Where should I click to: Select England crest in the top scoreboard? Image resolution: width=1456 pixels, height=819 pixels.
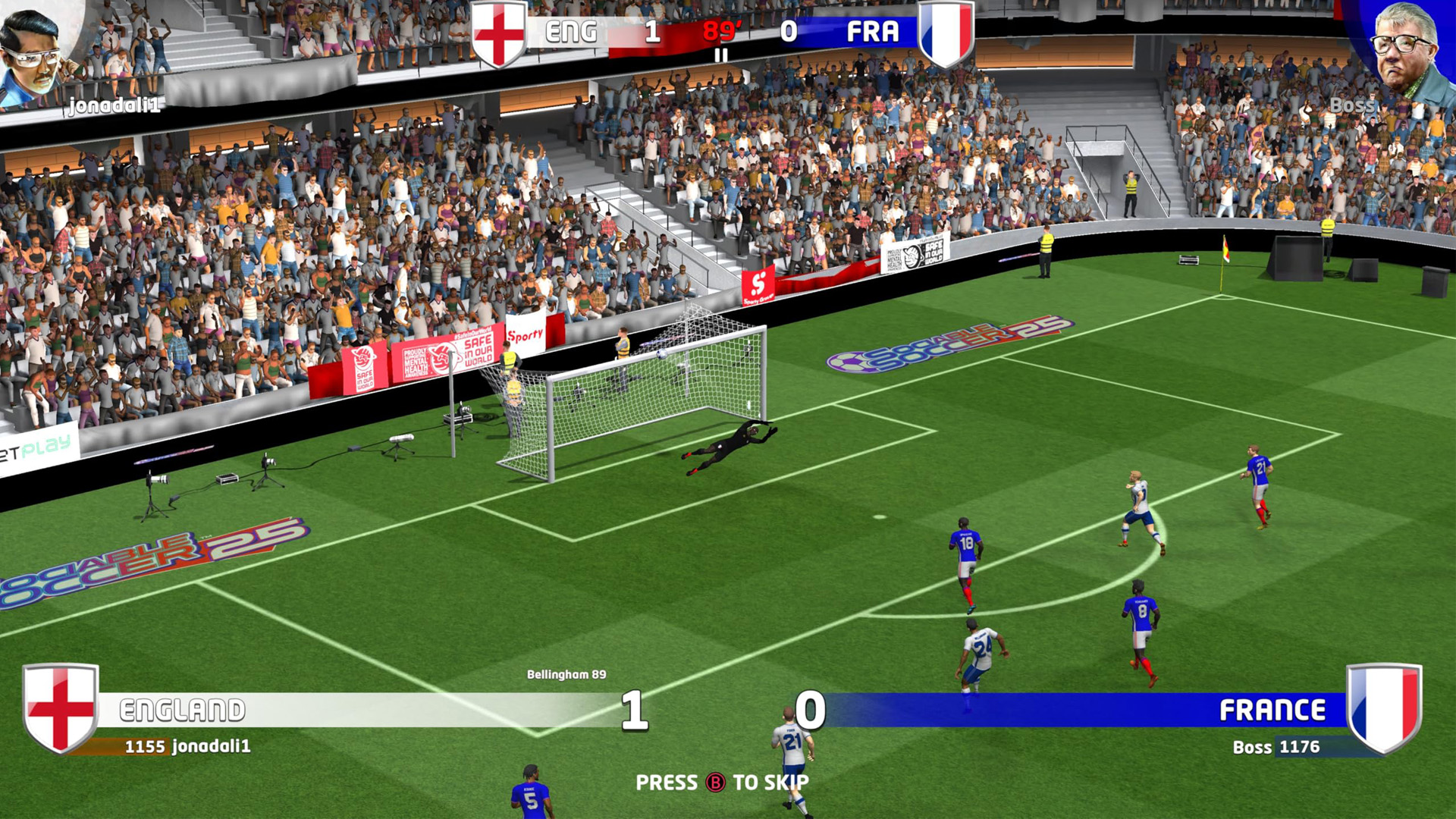[x=498, y=33]
